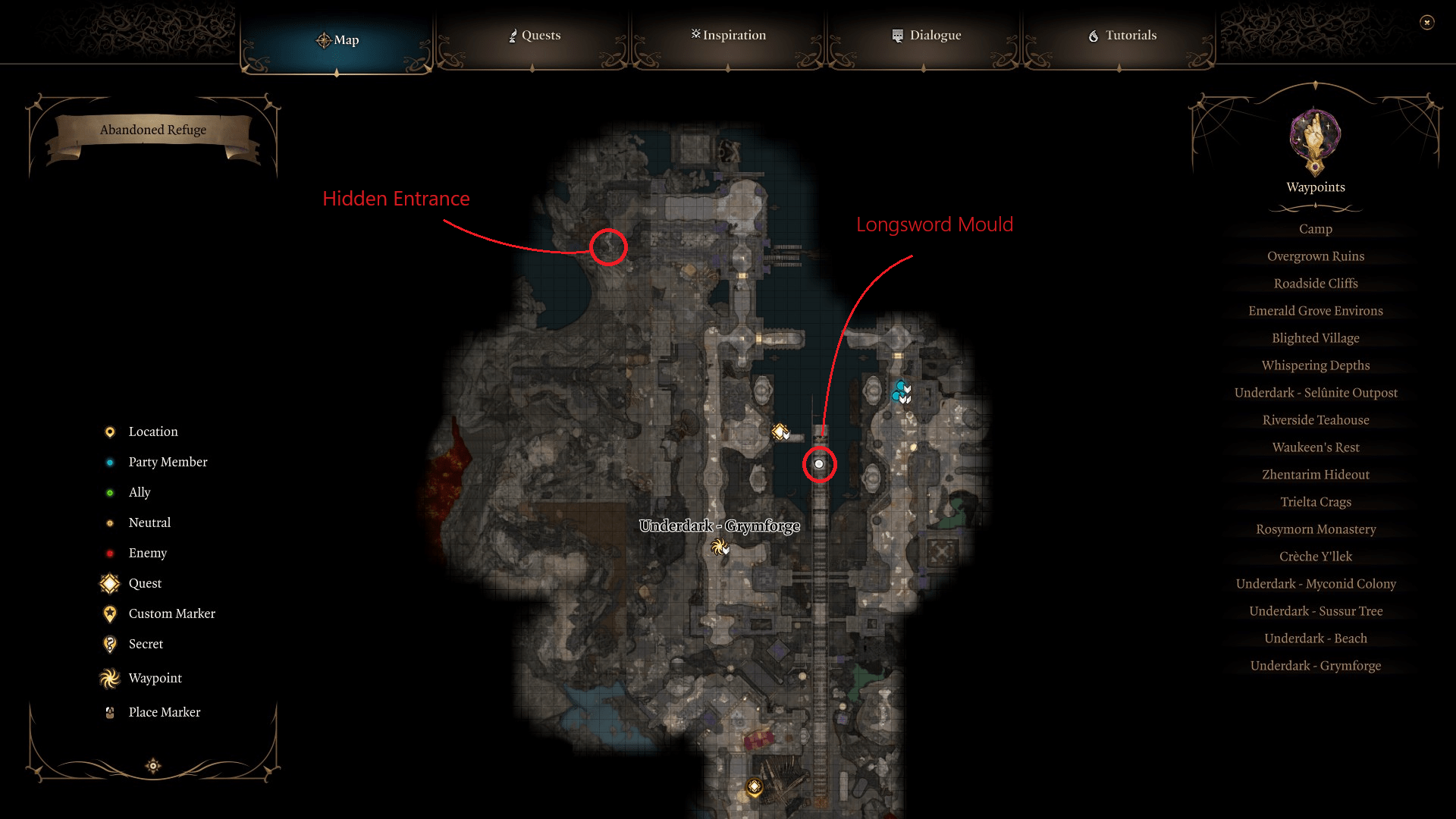This screenshot has height=819, width=1456.
Task: Click the compass rose below the map legend
Action: (152, 767)
